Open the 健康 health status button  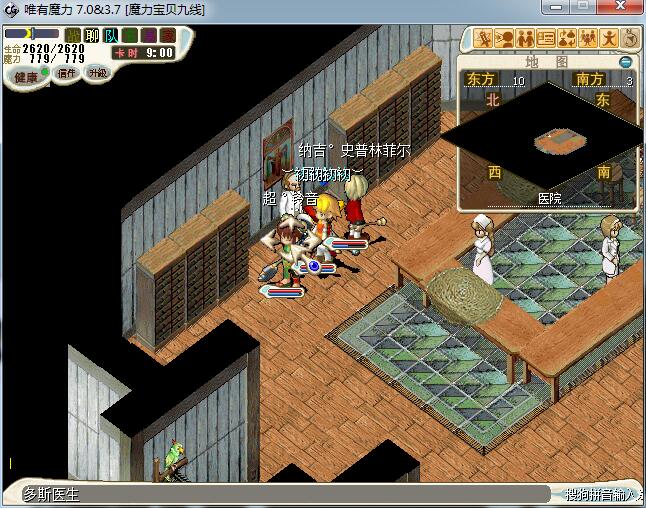tap(26, 76)
